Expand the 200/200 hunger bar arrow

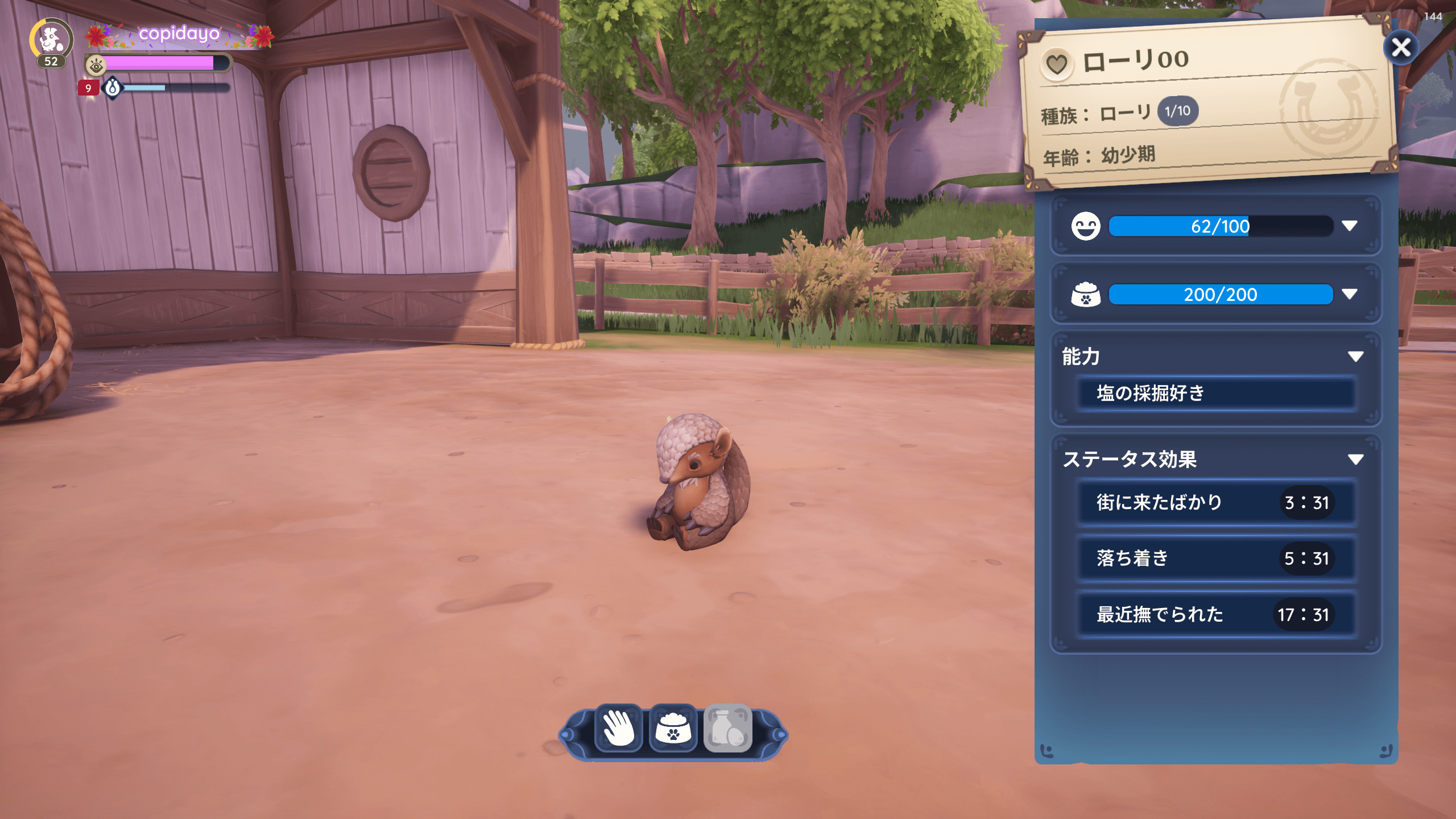click(x=1350, y=294)
